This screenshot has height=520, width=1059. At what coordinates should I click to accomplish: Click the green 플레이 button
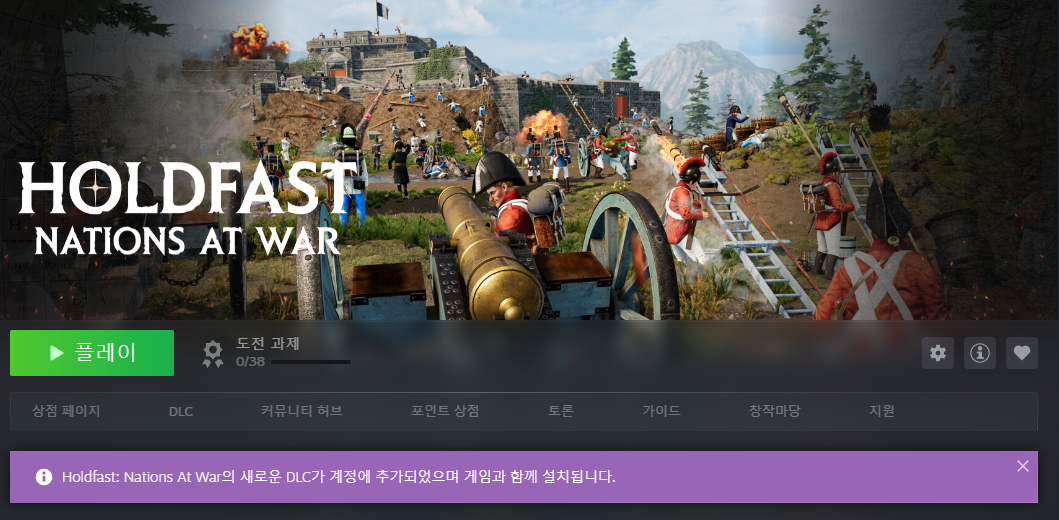click(92, 353)
